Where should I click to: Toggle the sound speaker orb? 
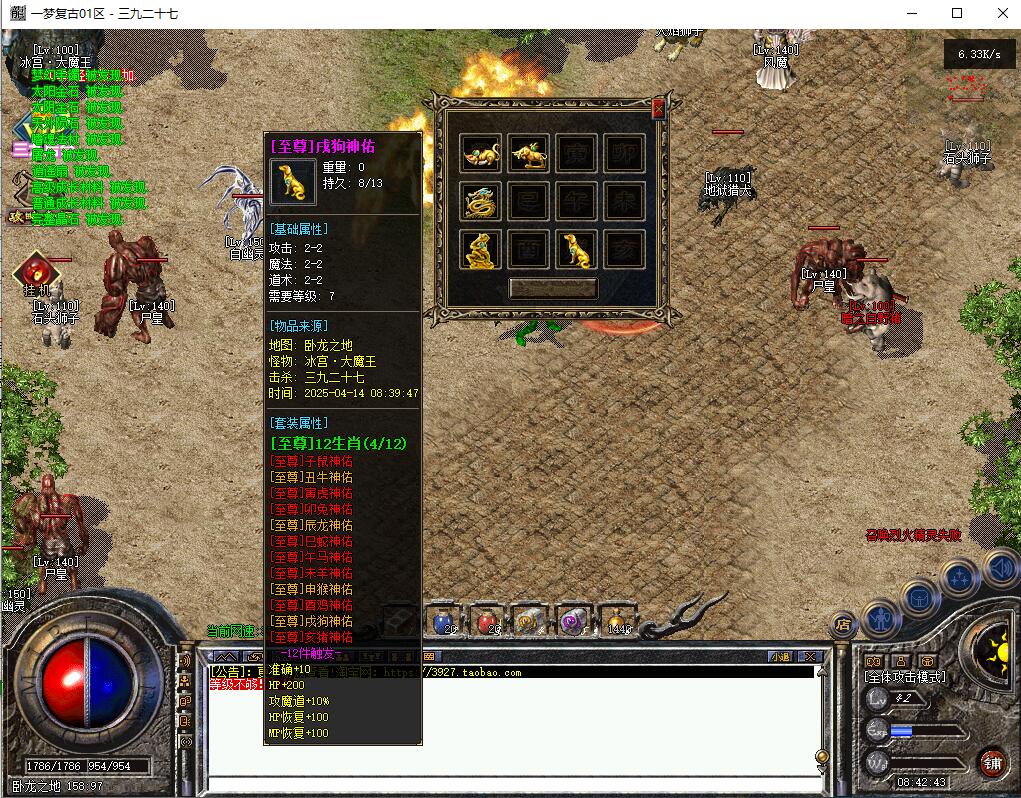pos(1001,568)
